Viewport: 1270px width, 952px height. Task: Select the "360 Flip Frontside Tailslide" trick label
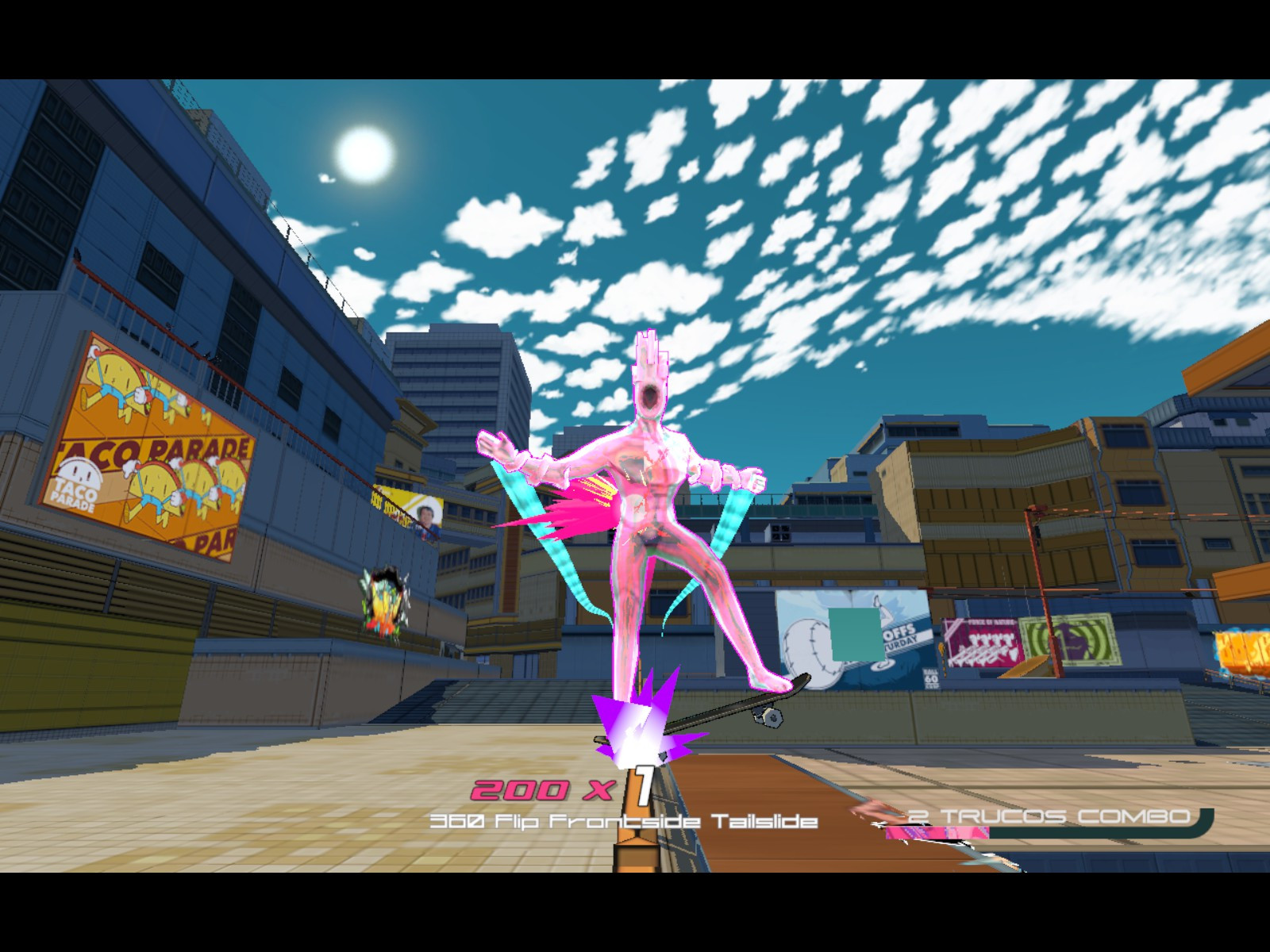click(x=623, y=823)
